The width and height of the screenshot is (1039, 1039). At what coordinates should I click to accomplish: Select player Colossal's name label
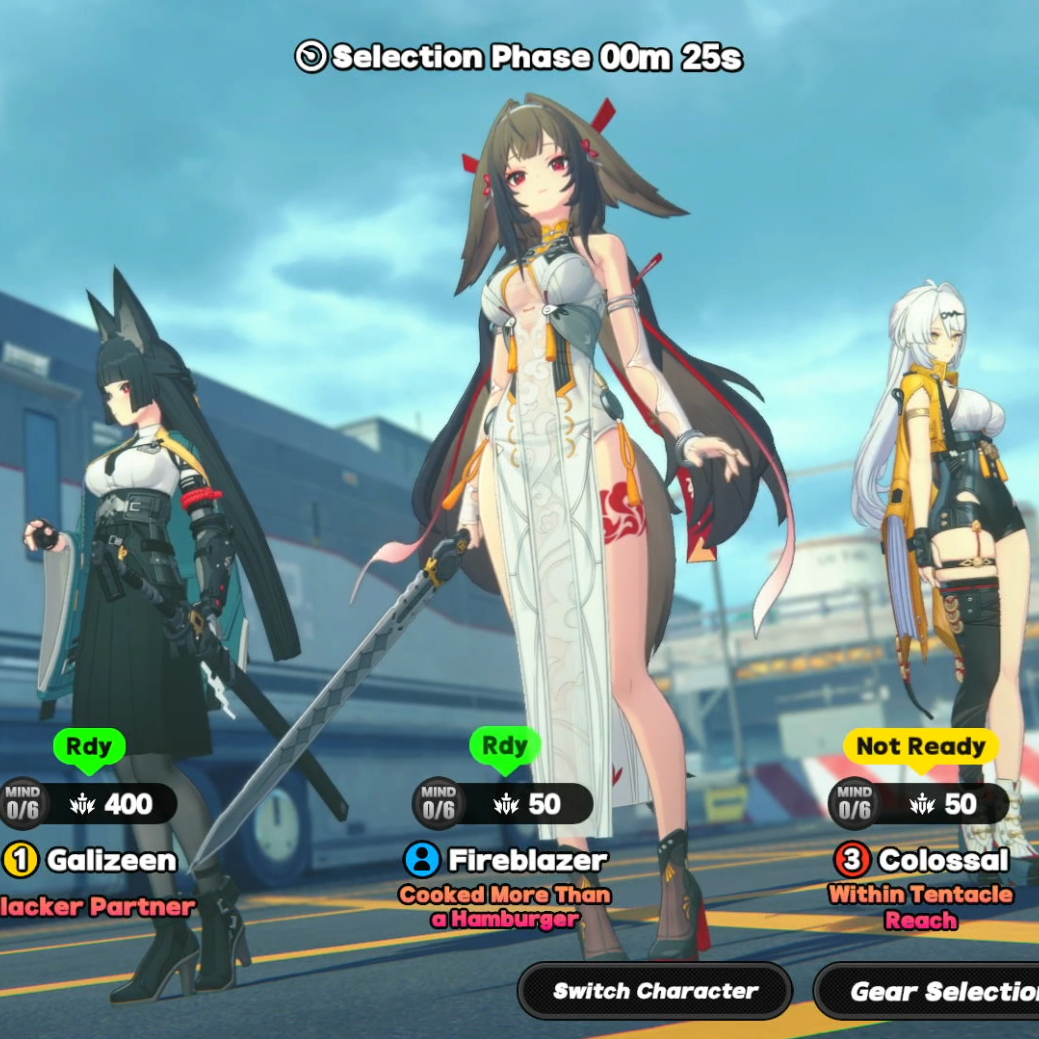(944, 860)
